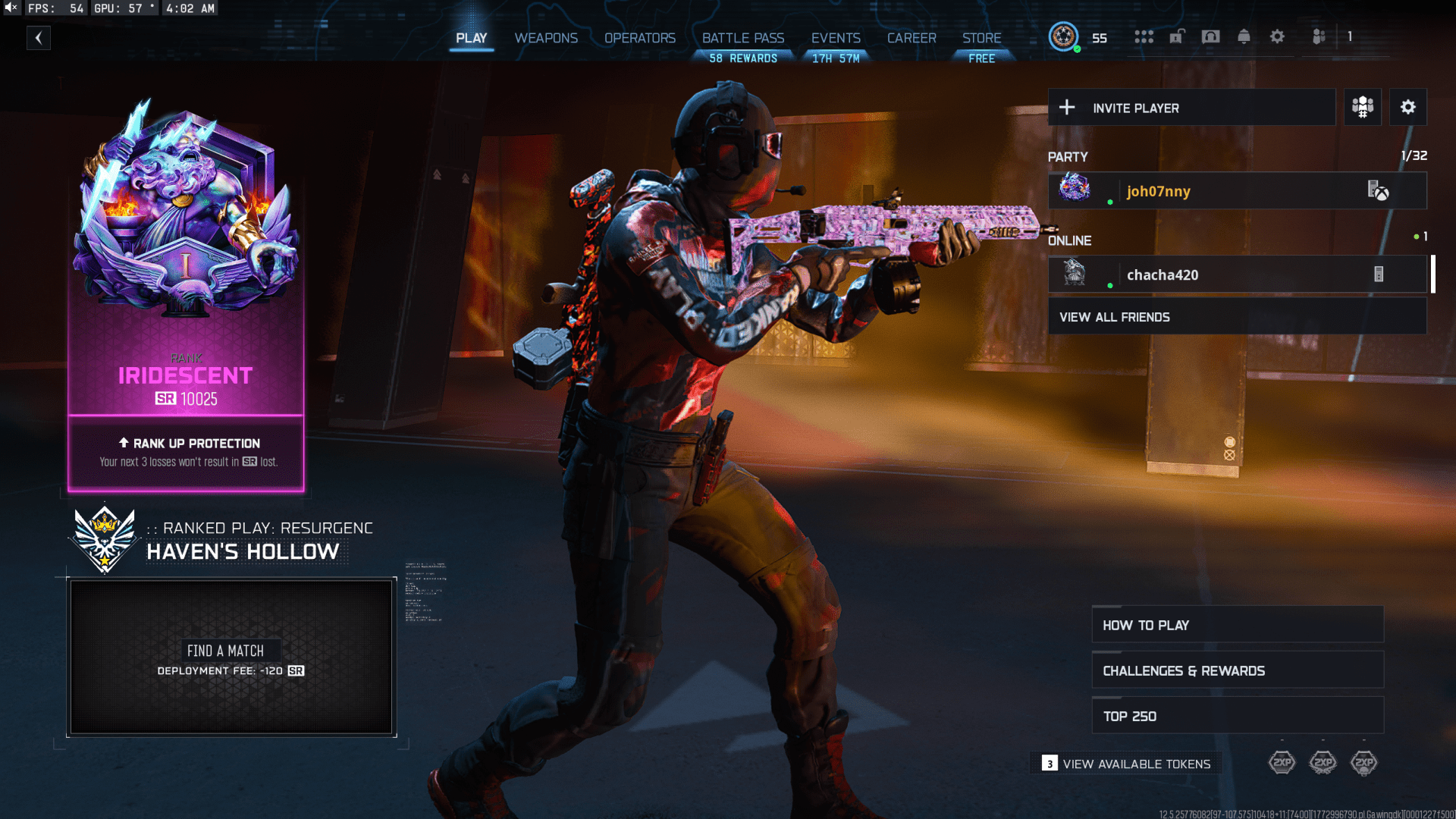Viewport: 1456px width, 819px height.
Task: Open the notifications bell
Action: pos(1244,36)
